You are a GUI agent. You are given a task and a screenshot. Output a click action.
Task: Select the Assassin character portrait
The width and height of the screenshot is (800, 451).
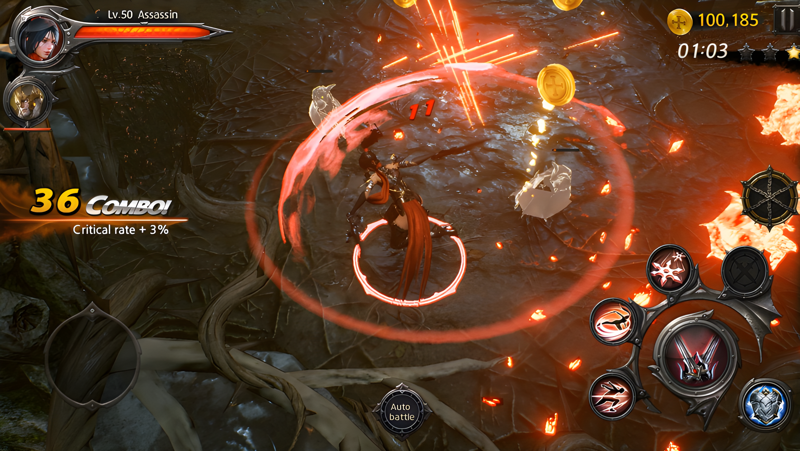click(x=38, y=34)
